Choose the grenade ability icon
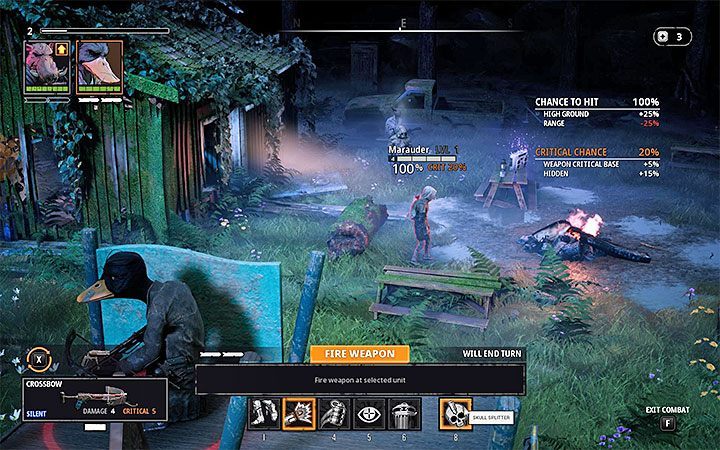Viewport: 720px width, 450px height. [x=331, y=412]
